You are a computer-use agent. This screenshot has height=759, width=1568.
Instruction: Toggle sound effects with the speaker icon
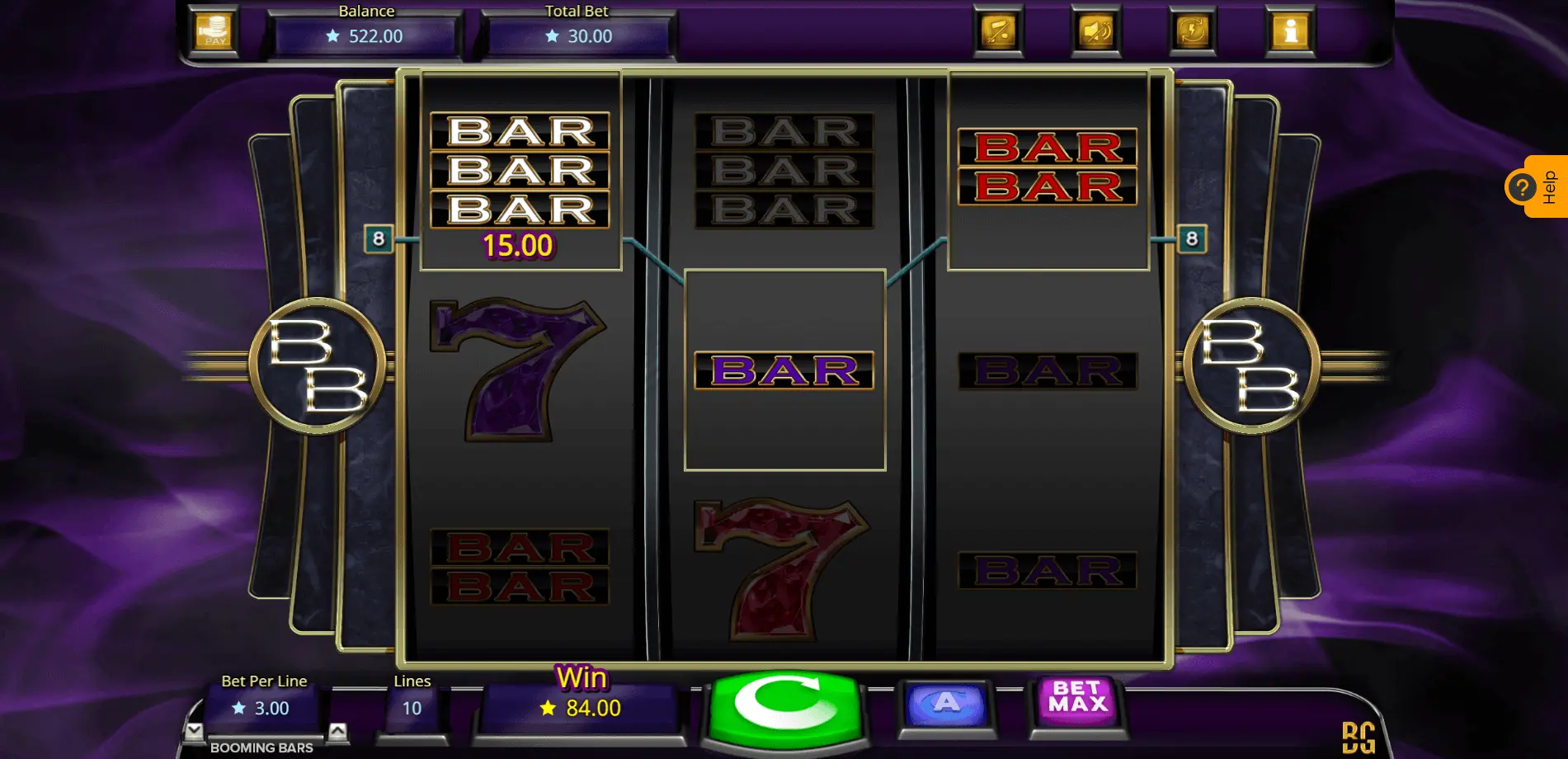click(1095, 31)
